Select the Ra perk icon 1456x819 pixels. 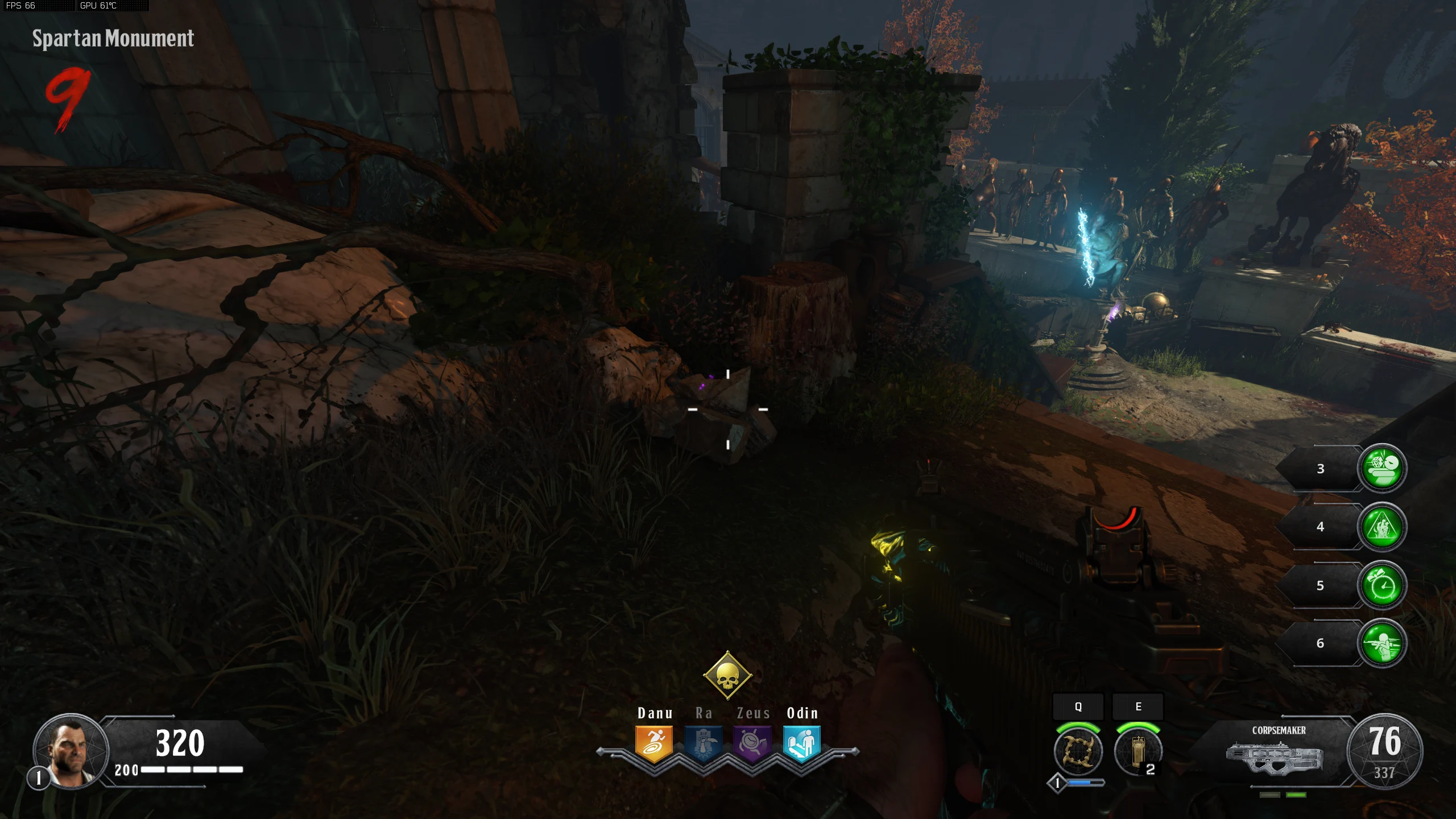click(x=703, y=743)
